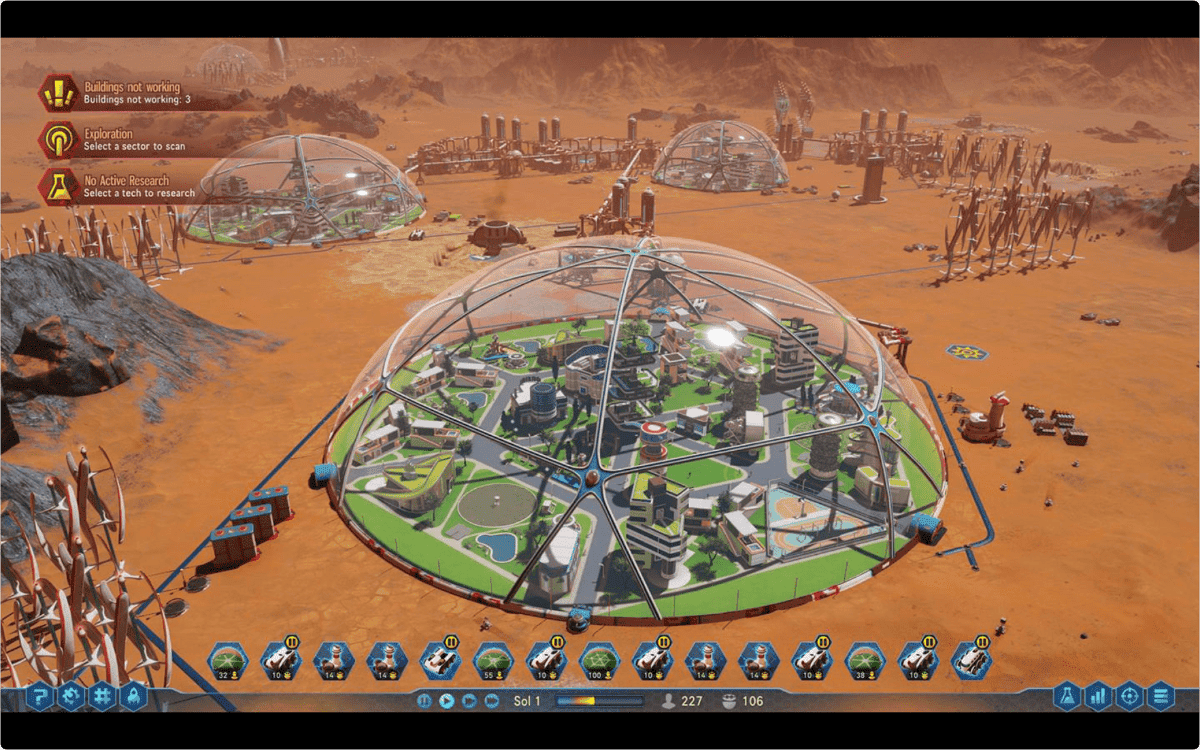Select the dome icon with 32 colonists

tap(227, 660)
